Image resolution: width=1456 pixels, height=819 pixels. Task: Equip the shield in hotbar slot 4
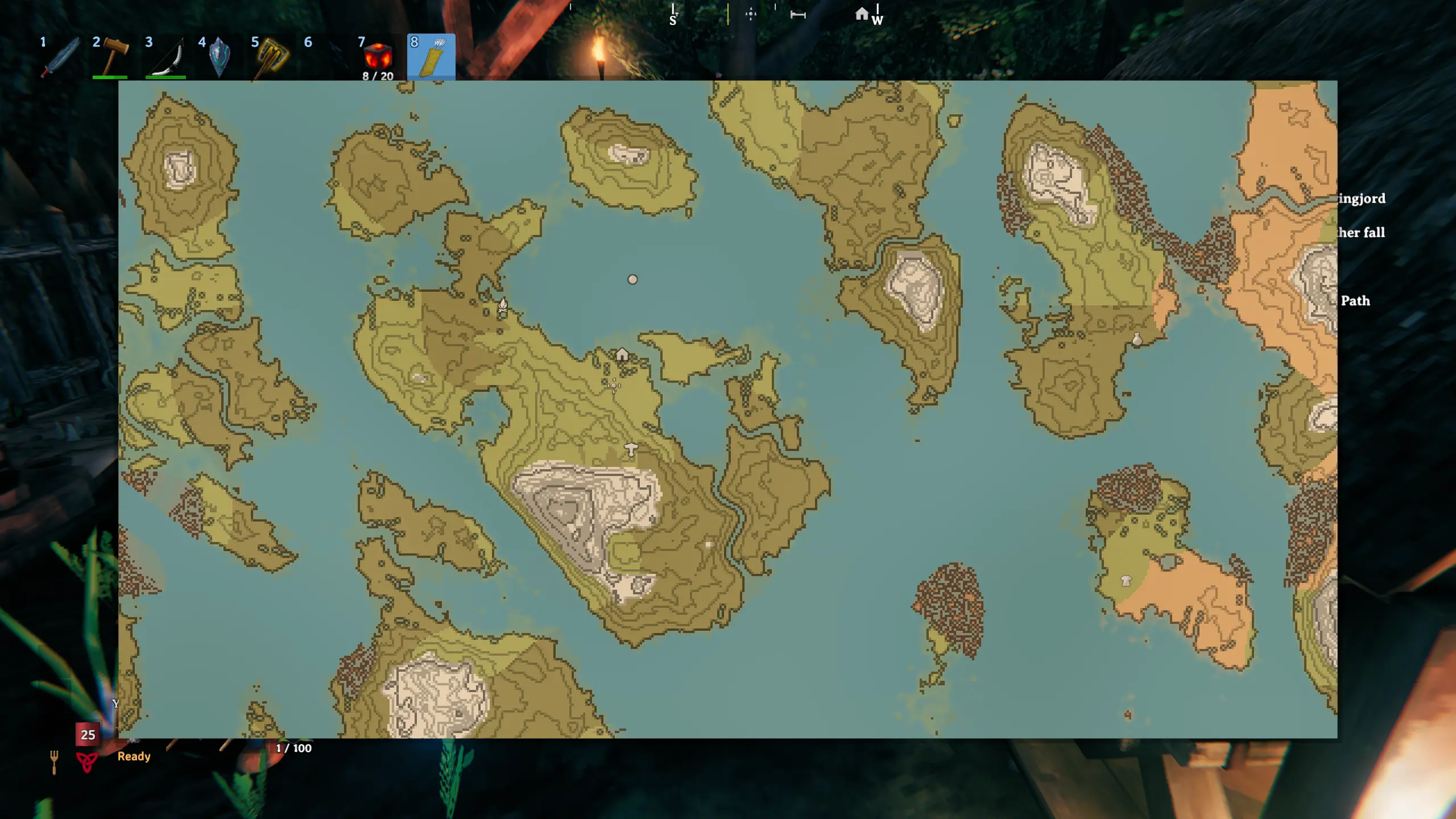pos(219,57)
